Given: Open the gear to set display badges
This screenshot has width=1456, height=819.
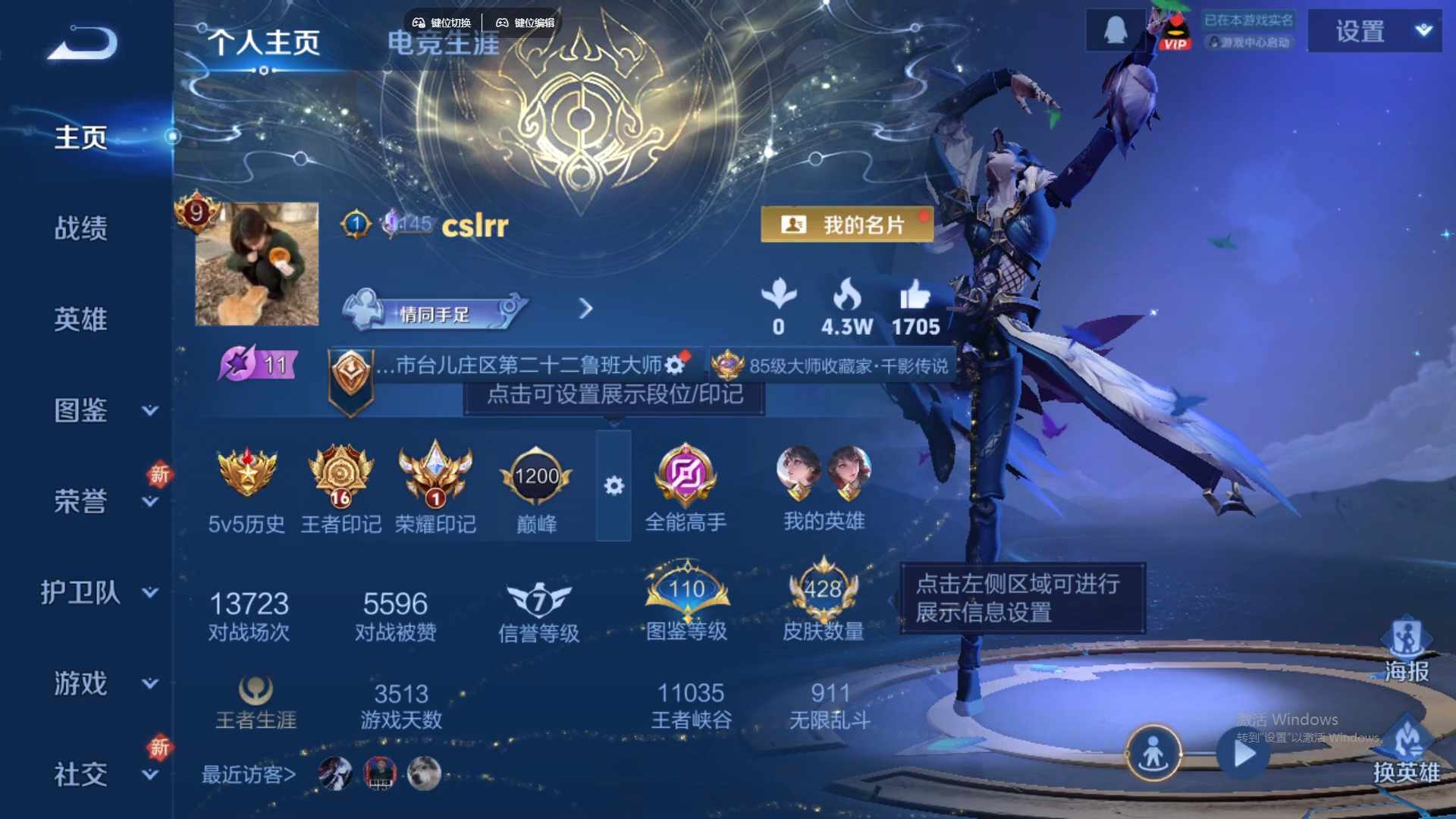Looking at the screenshot, I should 615,485.
